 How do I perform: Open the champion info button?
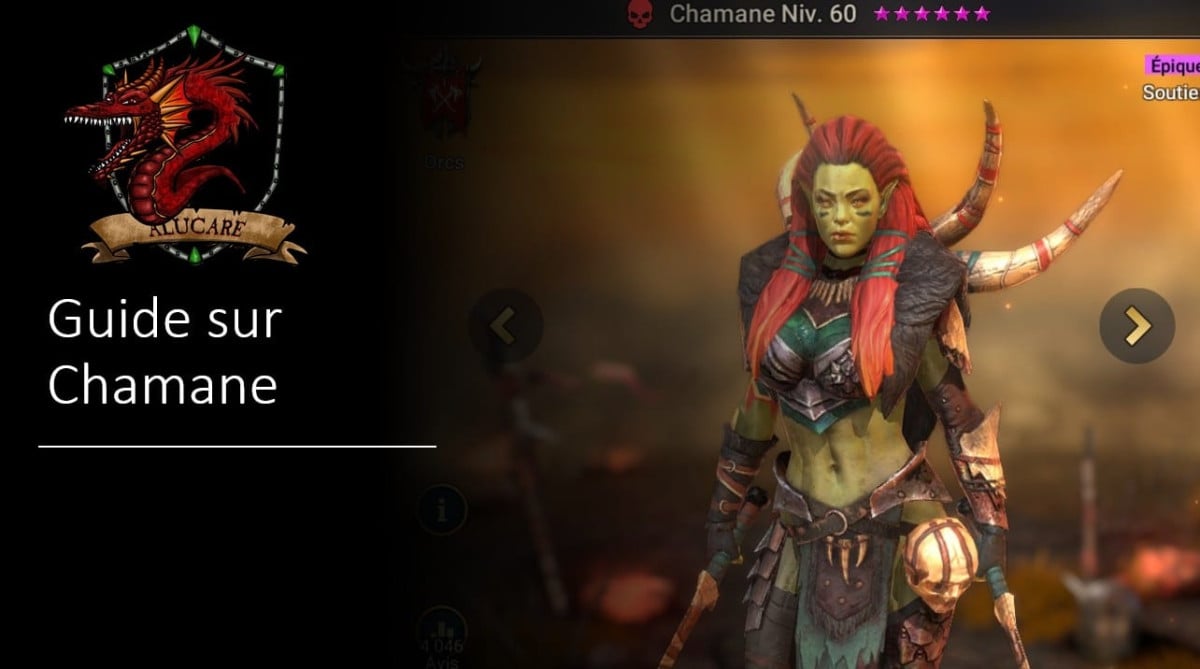pyautogui.click(x=442, y=510)
